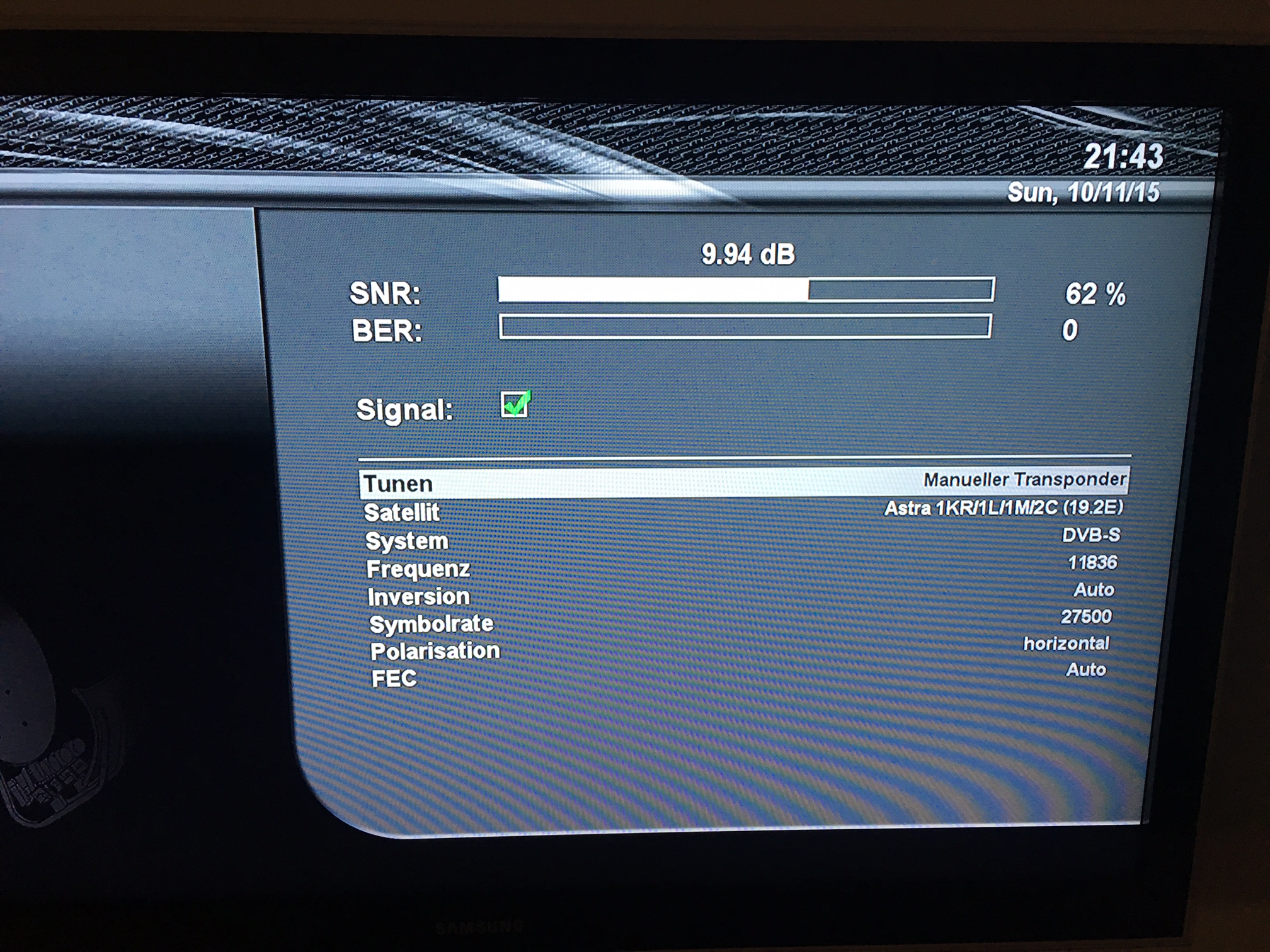Select the System DVB-S row
Viewport: 1270px width, 952px height.
[743, 539]
